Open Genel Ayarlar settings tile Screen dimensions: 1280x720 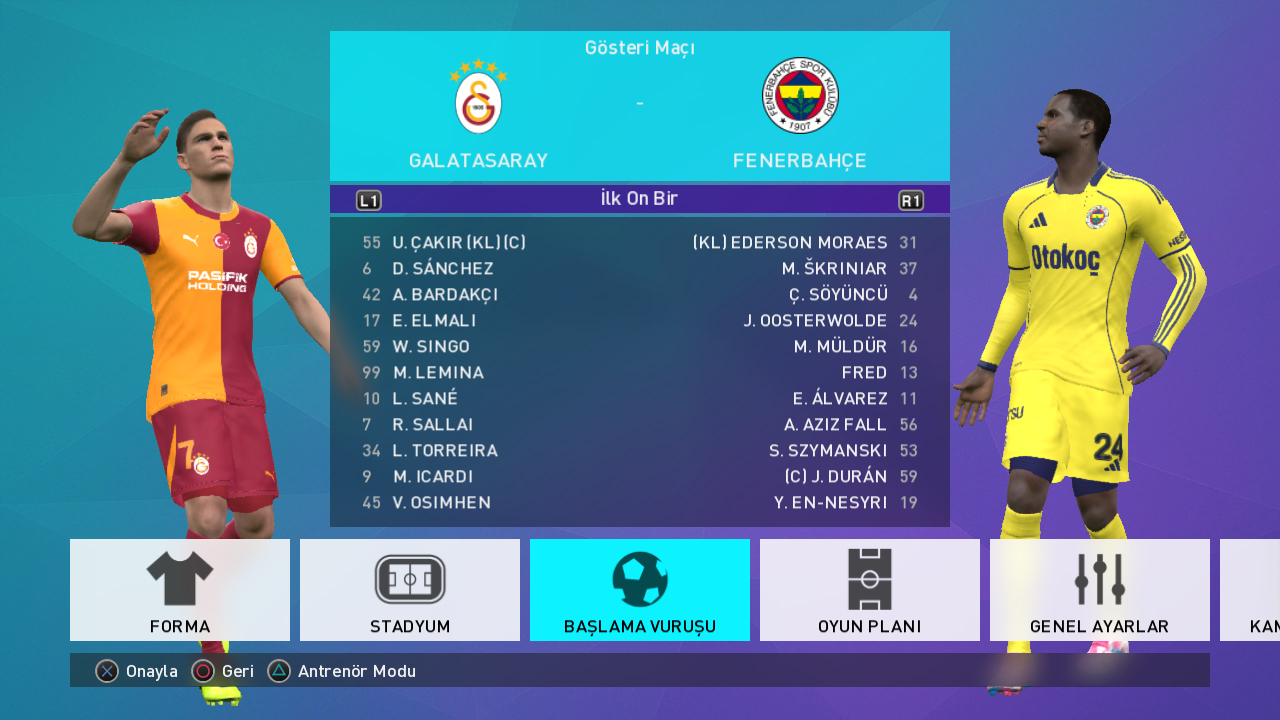(1100, 589)
